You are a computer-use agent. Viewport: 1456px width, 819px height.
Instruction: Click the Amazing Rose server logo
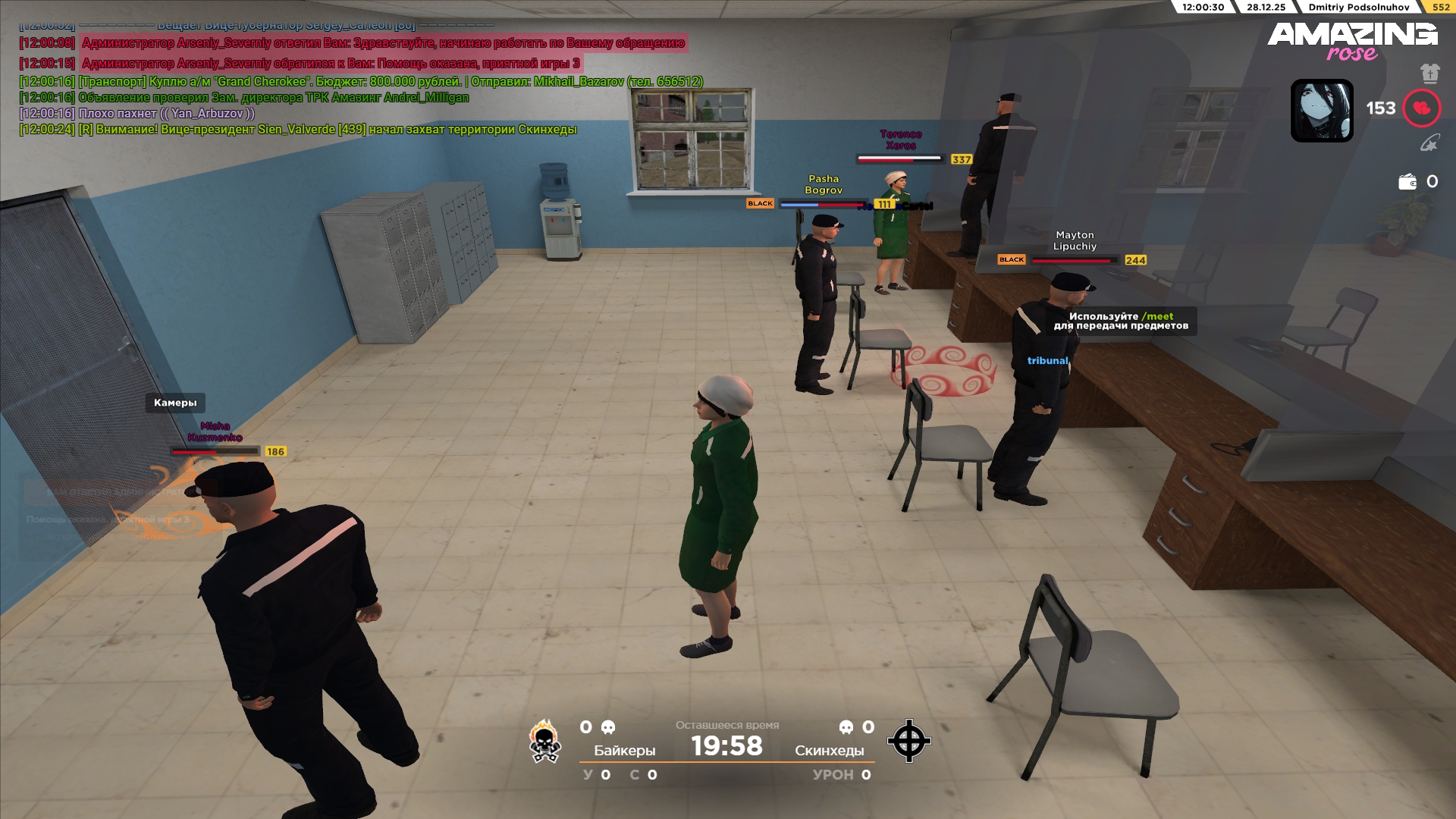point(1351,41)
